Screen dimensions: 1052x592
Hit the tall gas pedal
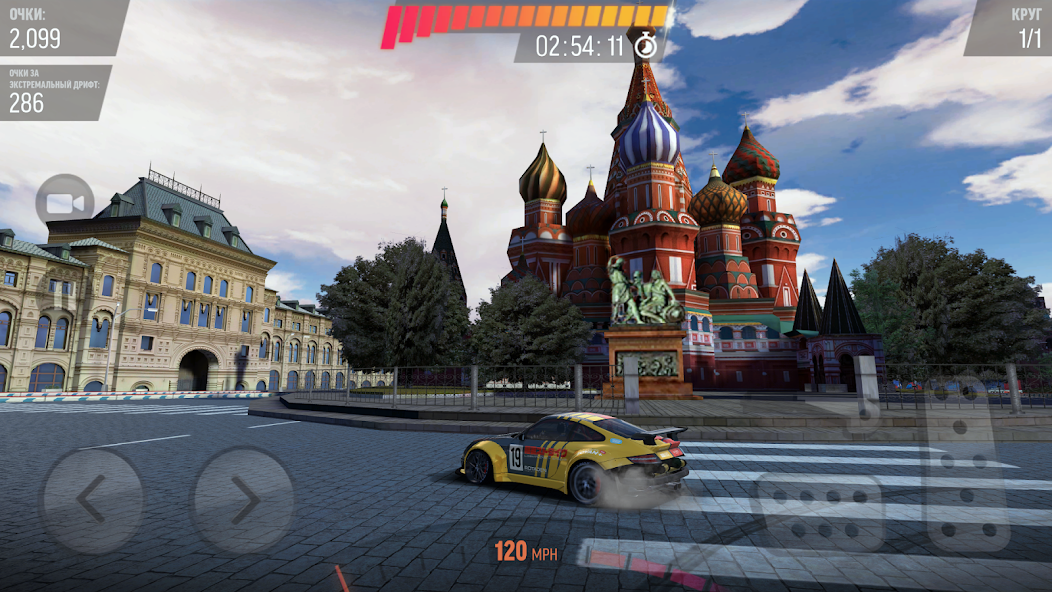tap(967, 468)
